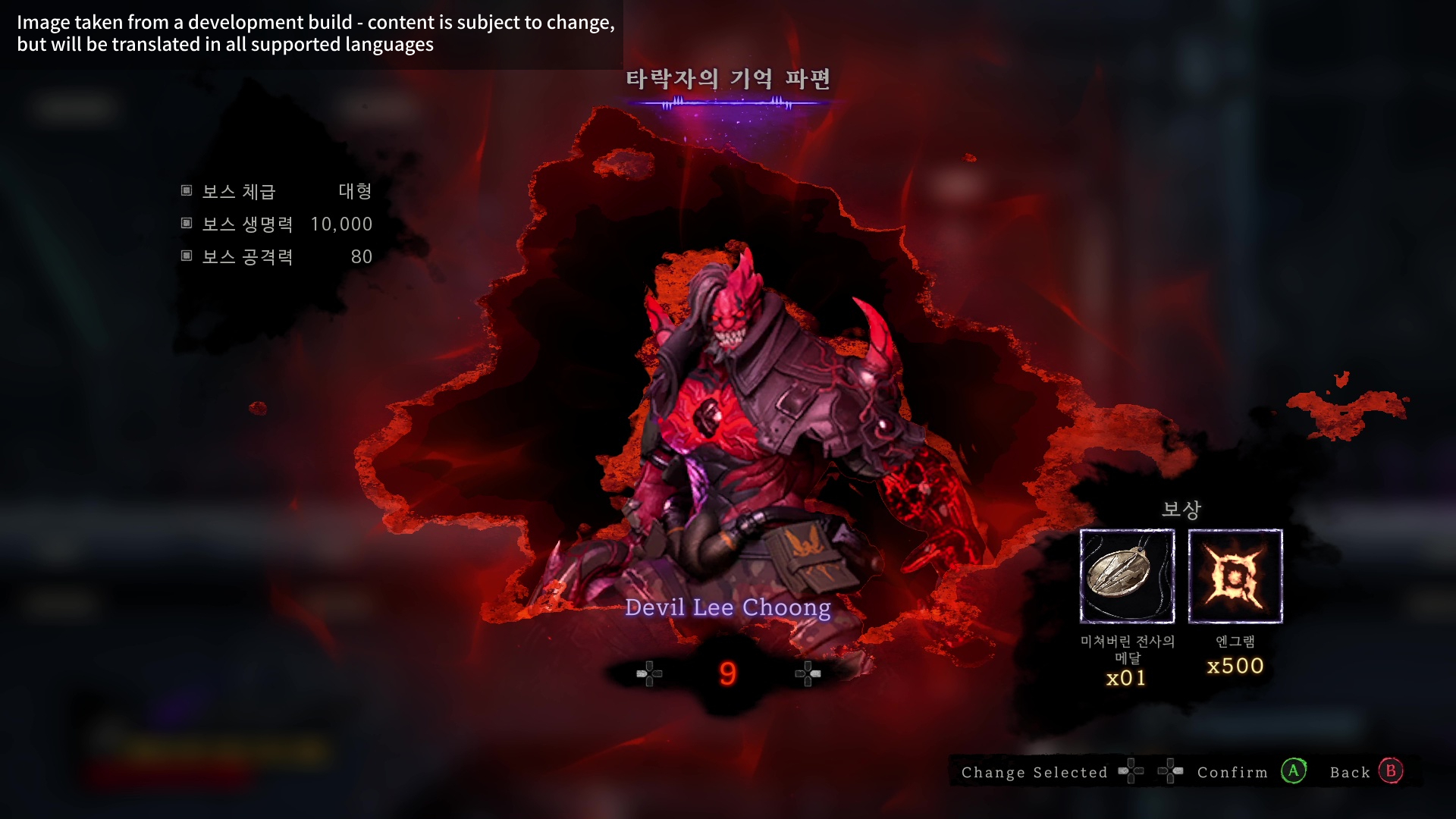Click the Change Selected label

point(1034,772)
